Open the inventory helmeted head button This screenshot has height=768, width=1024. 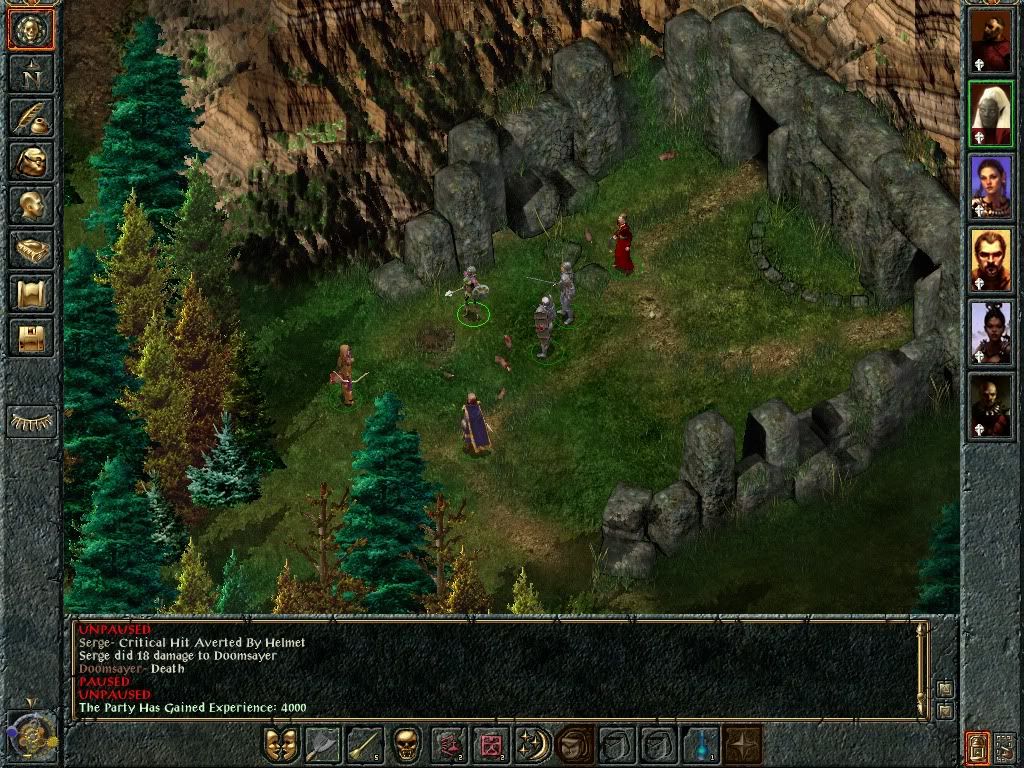pos(31,162)
